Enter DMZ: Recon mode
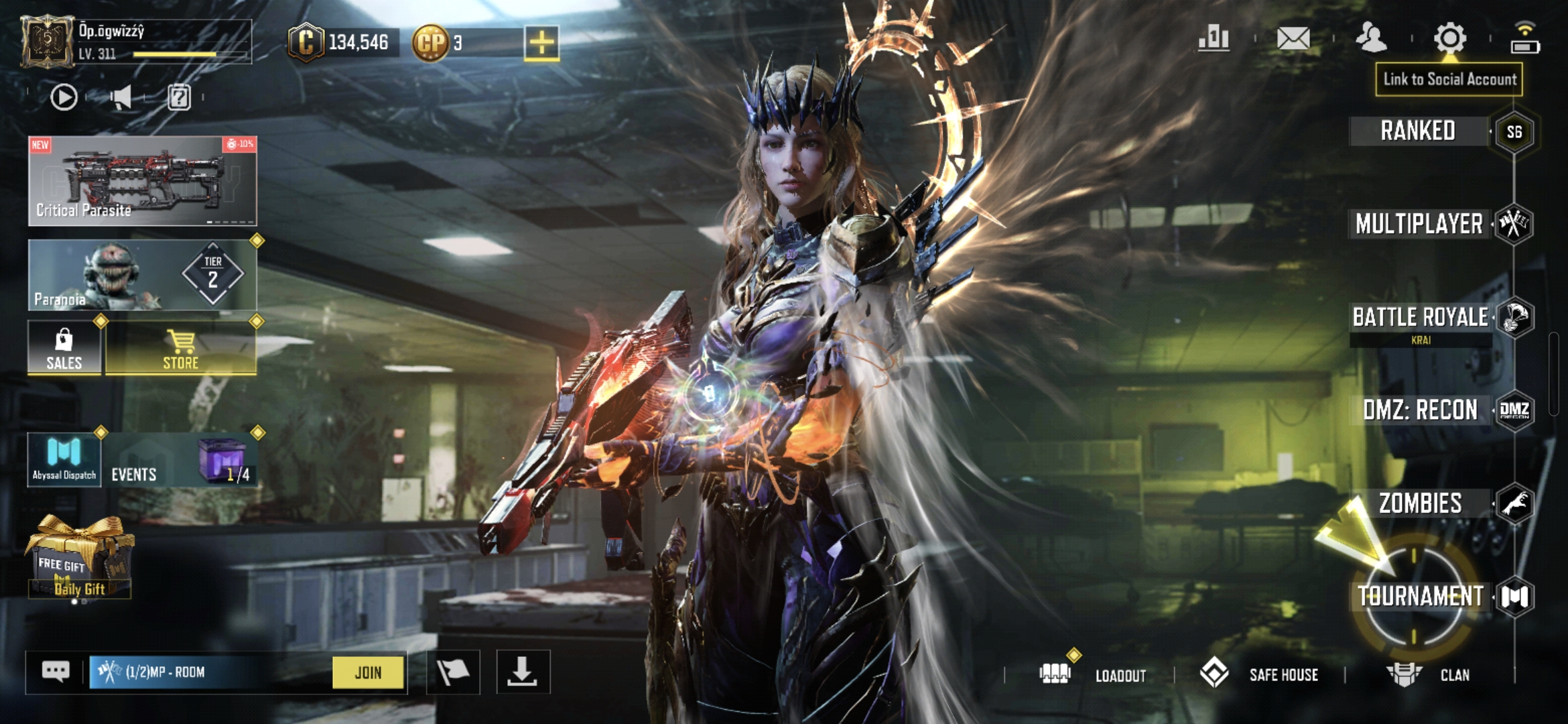Screen dimensions: 1568x724 1420,410
